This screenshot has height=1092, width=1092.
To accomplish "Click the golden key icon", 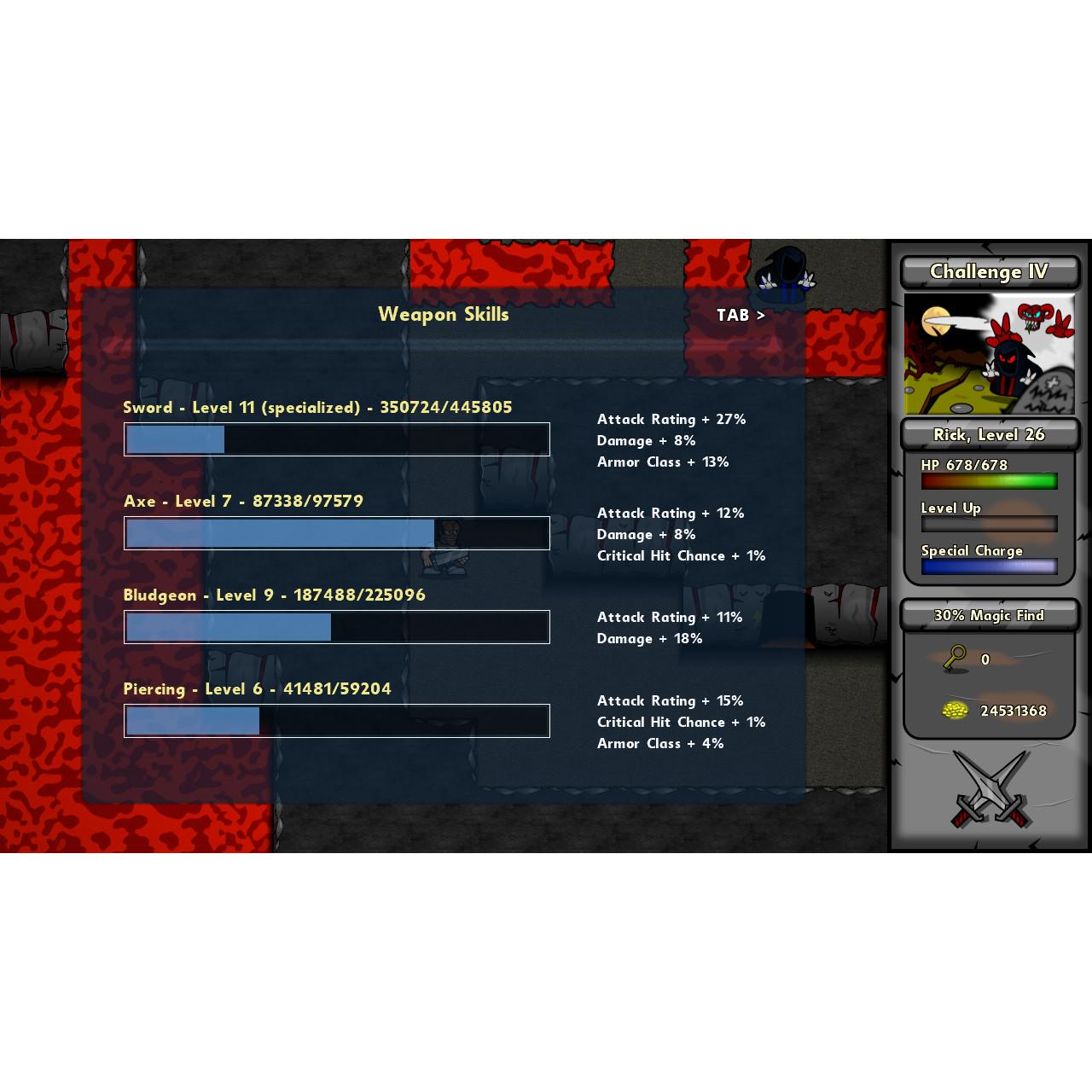I will tap(955, 659).
